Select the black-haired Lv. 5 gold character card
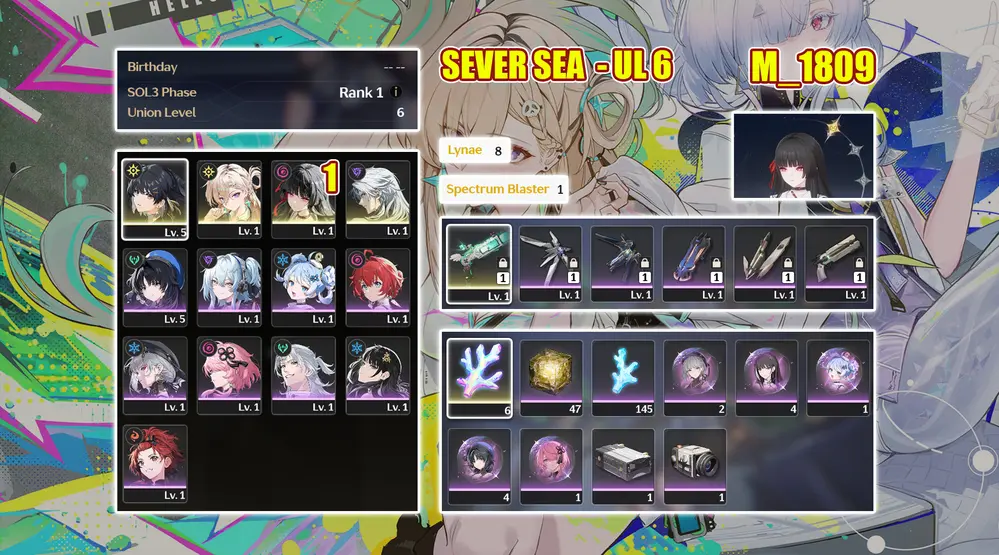The image size is (999, 555). point(154,198)
